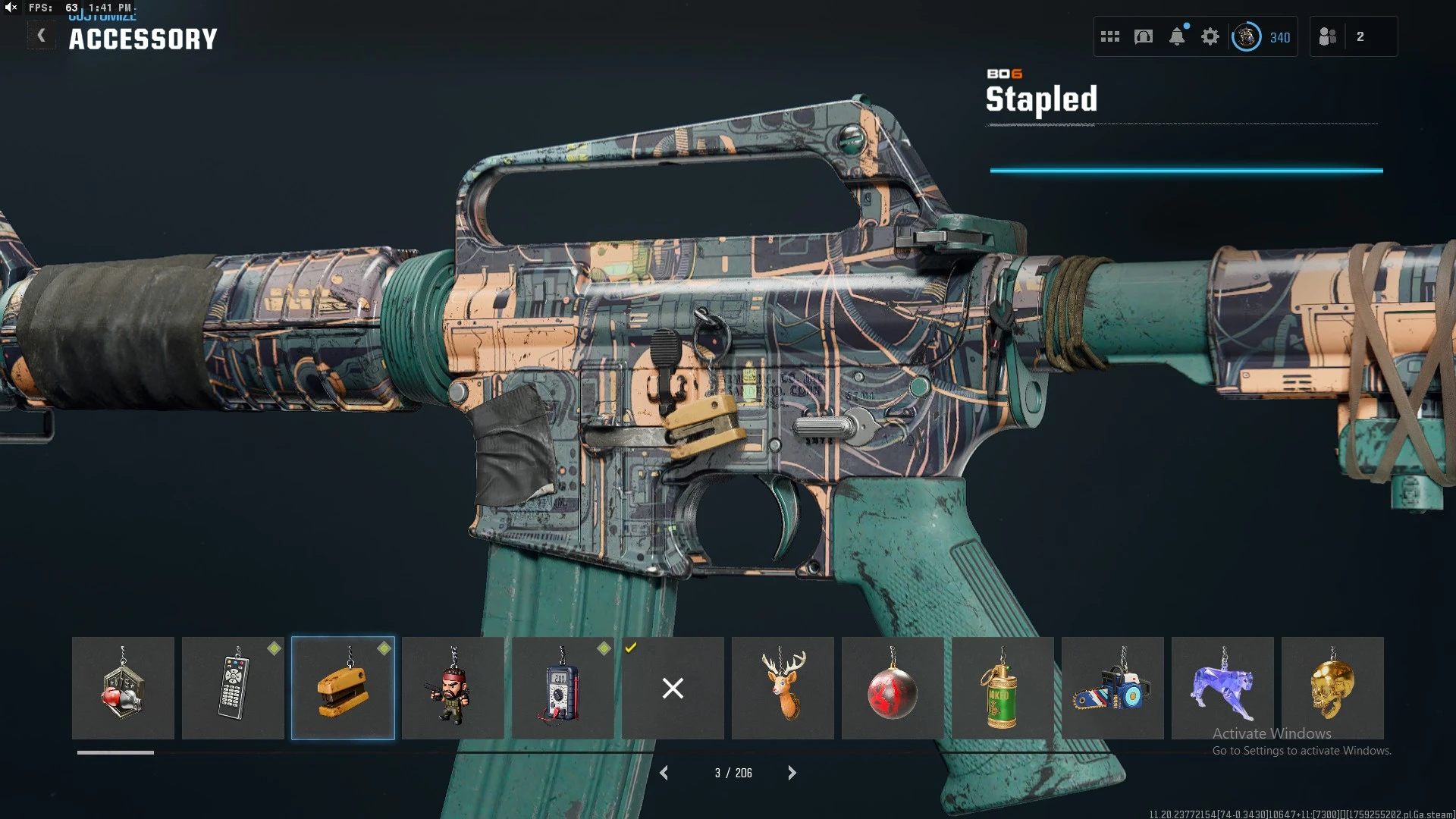Pick the golden skull charm
This screenshot has height=819, width=1456.
[1332, 688]
